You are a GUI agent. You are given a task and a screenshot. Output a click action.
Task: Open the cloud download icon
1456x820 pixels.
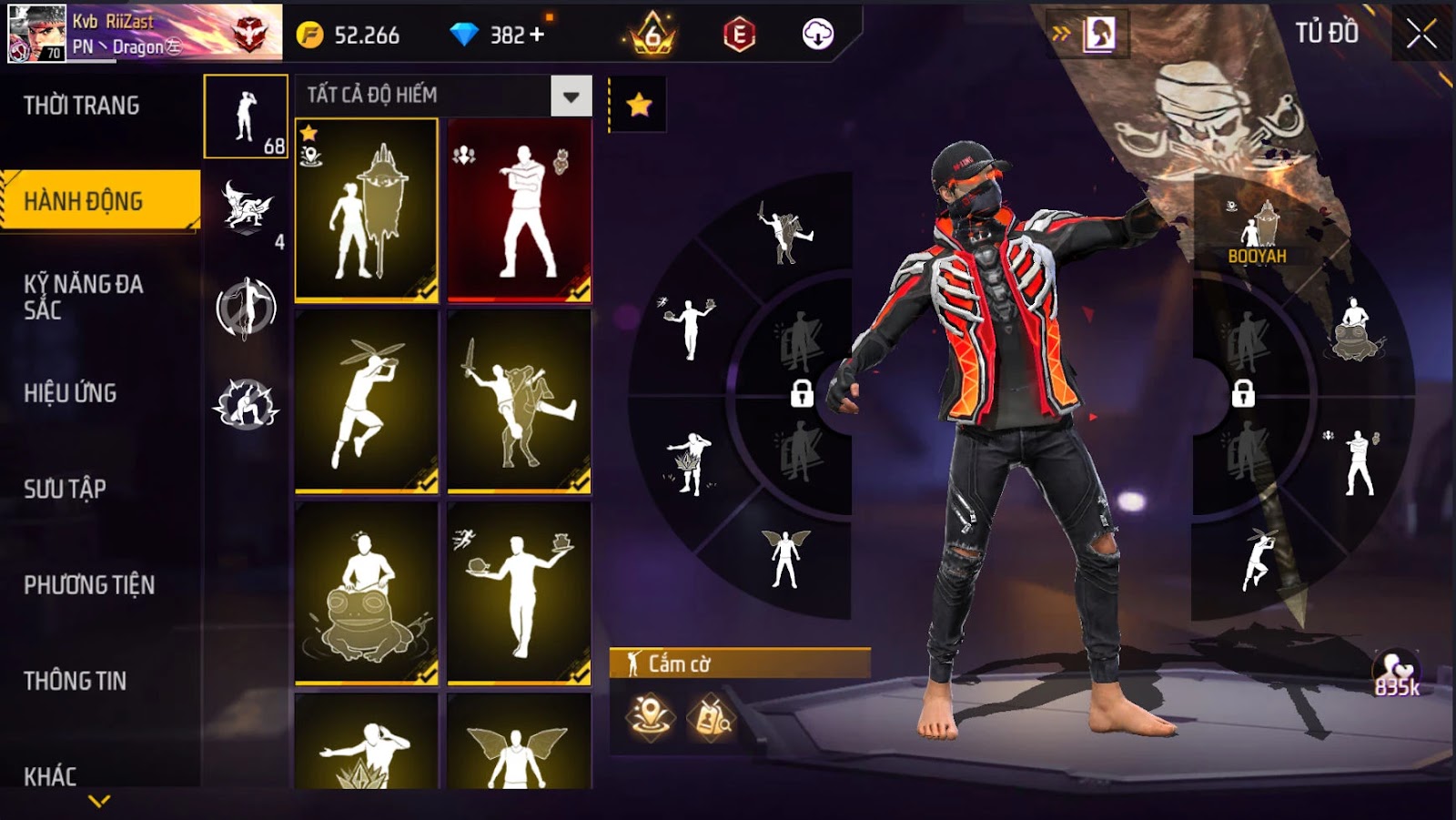817,35
